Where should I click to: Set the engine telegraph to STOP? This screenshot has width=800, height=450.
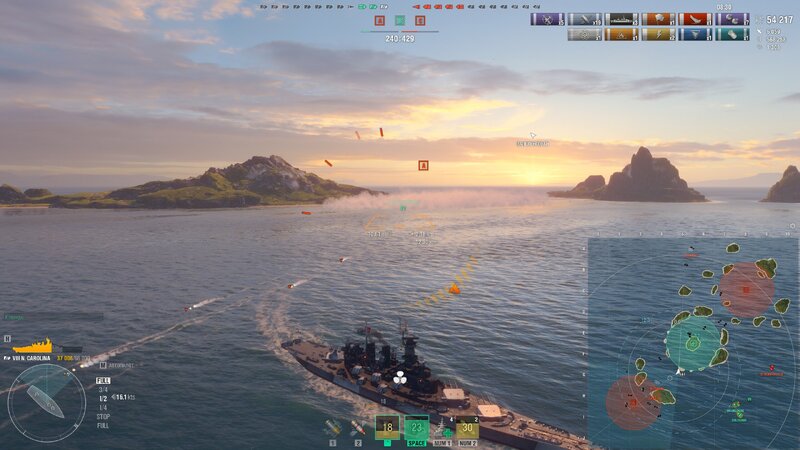103,416
